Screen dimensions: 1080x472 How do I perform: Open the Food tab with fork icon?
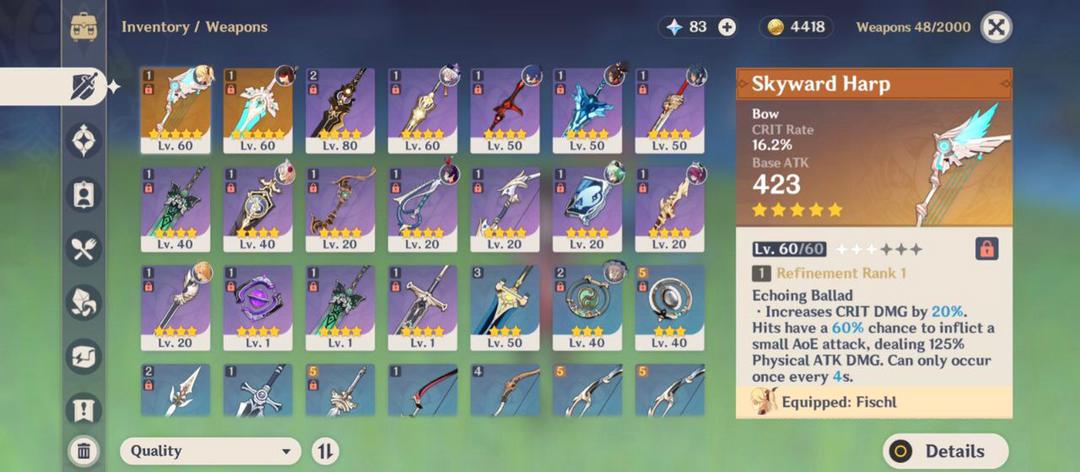point(84,248)
